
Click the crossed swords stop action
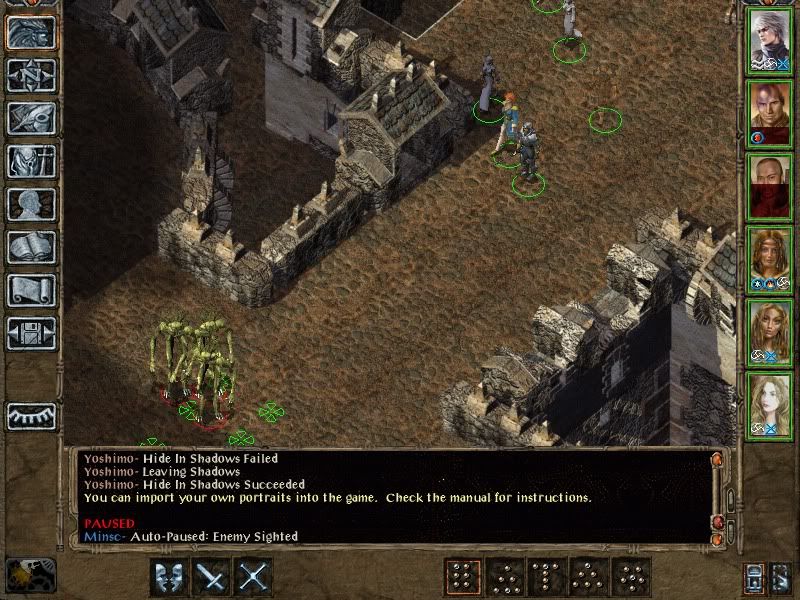click(x=255, y=576)
